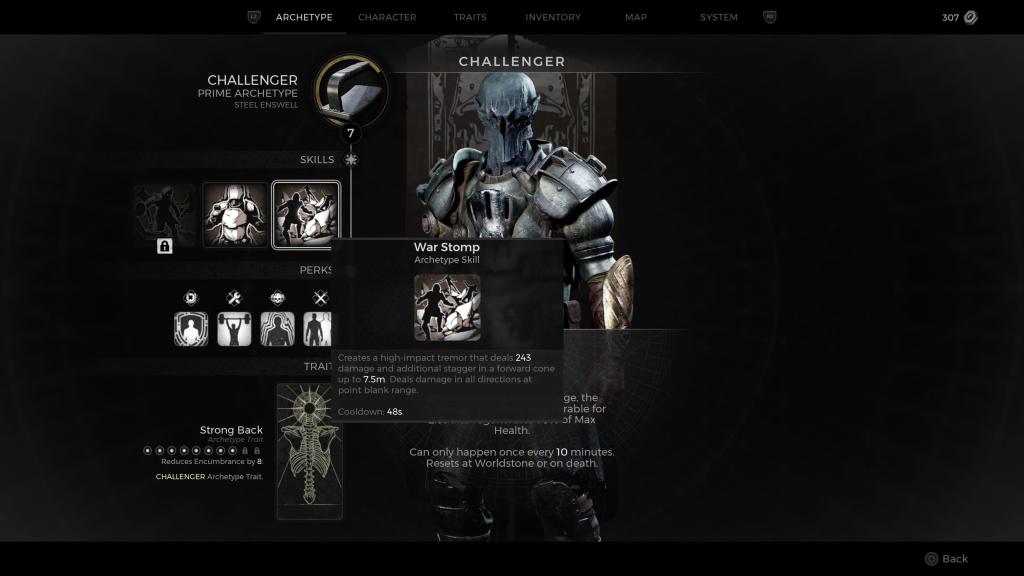Screen dimensions: 1024x576
Task: Select the Archetype tab
Action: (304, 17)
